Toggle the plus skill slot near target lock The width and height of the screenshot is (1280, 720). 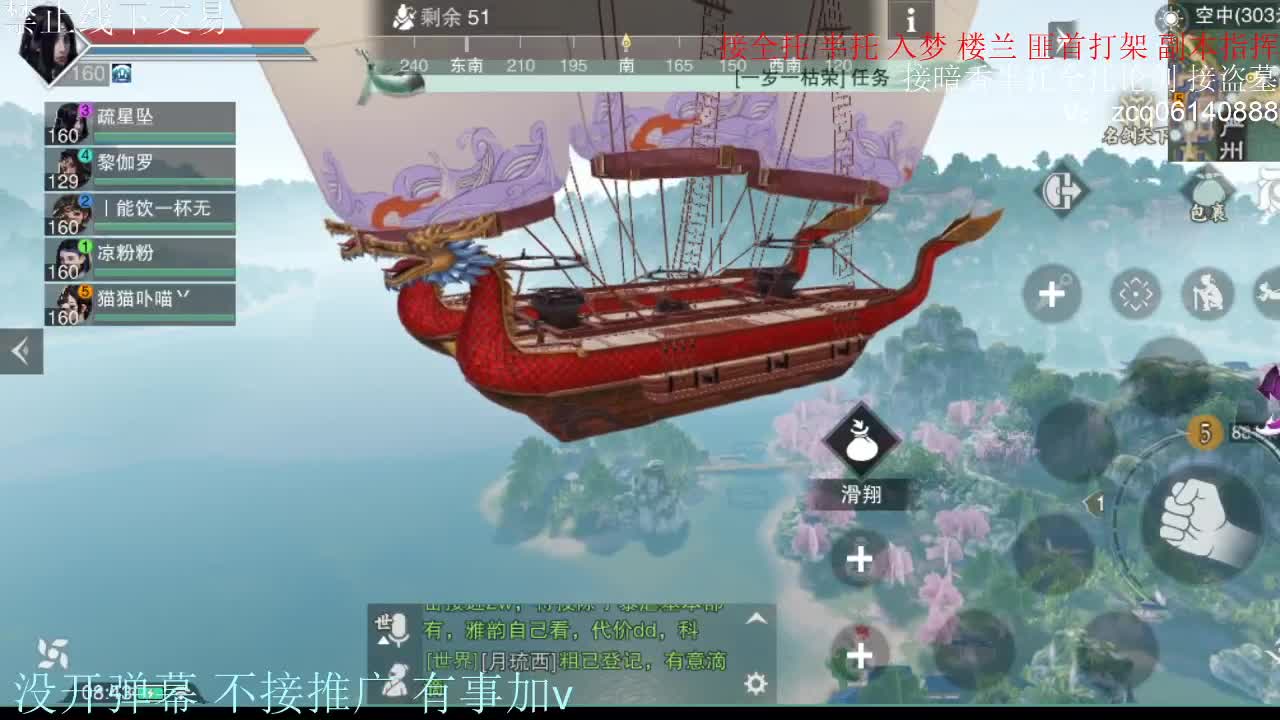click(x=1050, y=295)
